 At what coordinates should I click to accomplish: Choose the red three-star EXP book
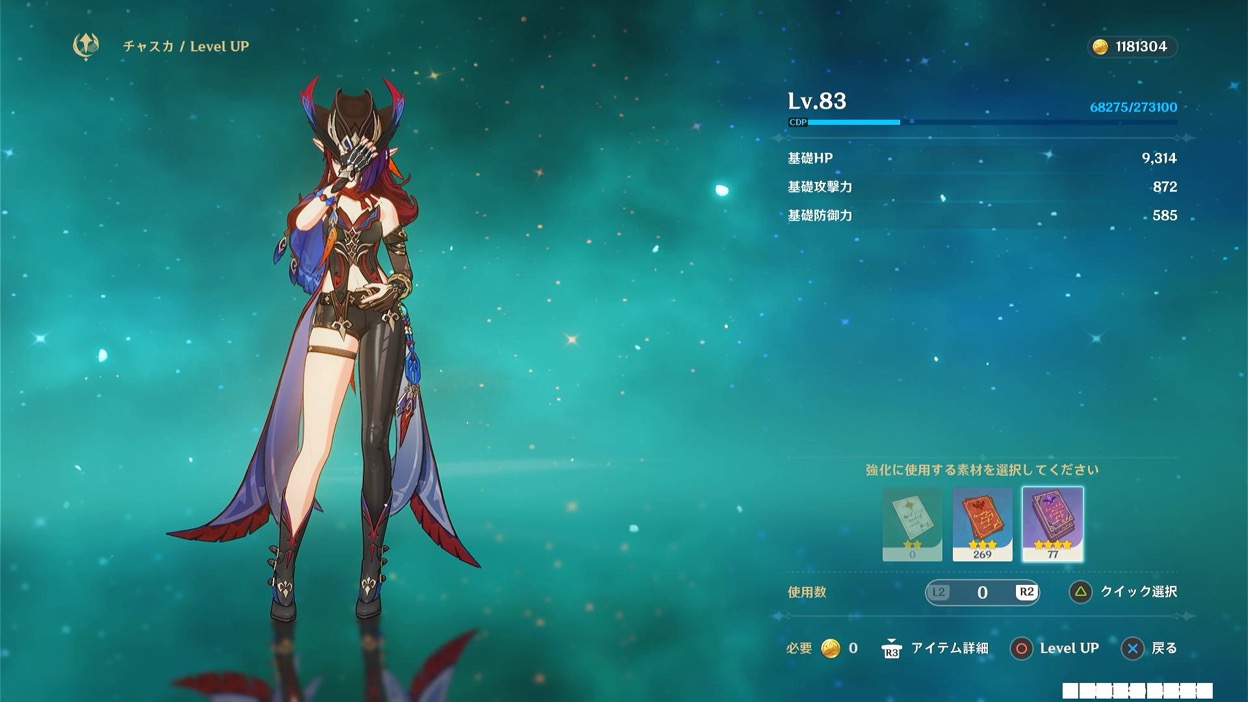[x=982, y=524]
